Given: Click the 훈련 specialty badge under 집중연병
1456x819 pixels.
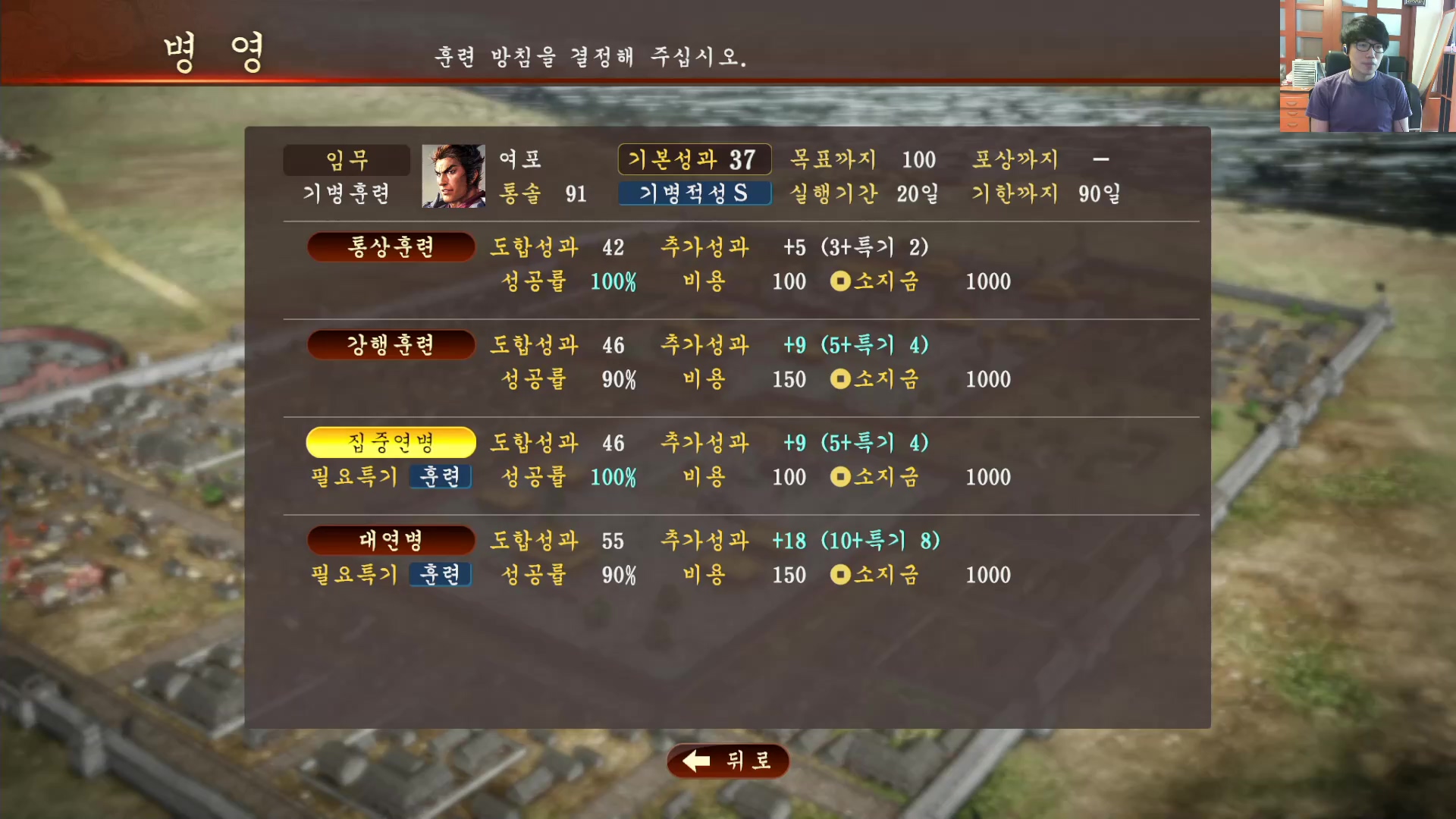Looking at the screenshot, I should click(x=440, y=477).
